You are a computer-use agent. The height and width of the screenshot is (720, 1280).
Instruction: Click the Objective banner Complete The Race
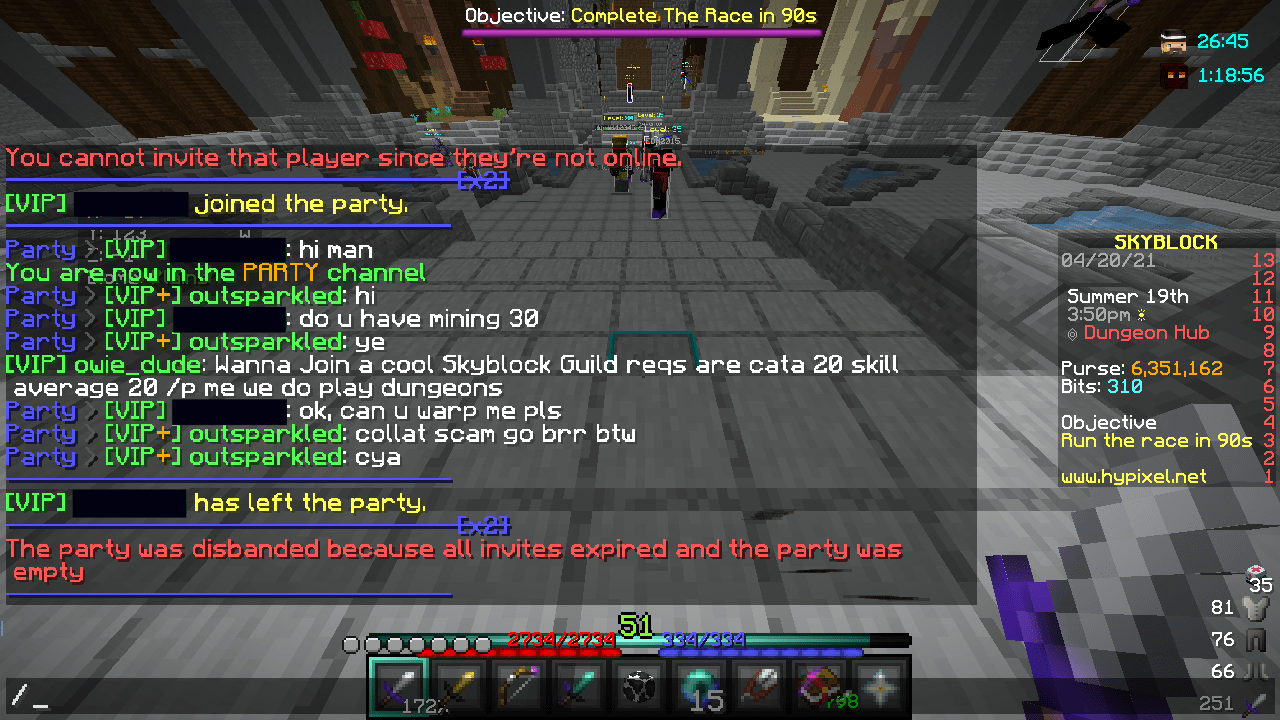pyautogui.click(x=641, y=15)
